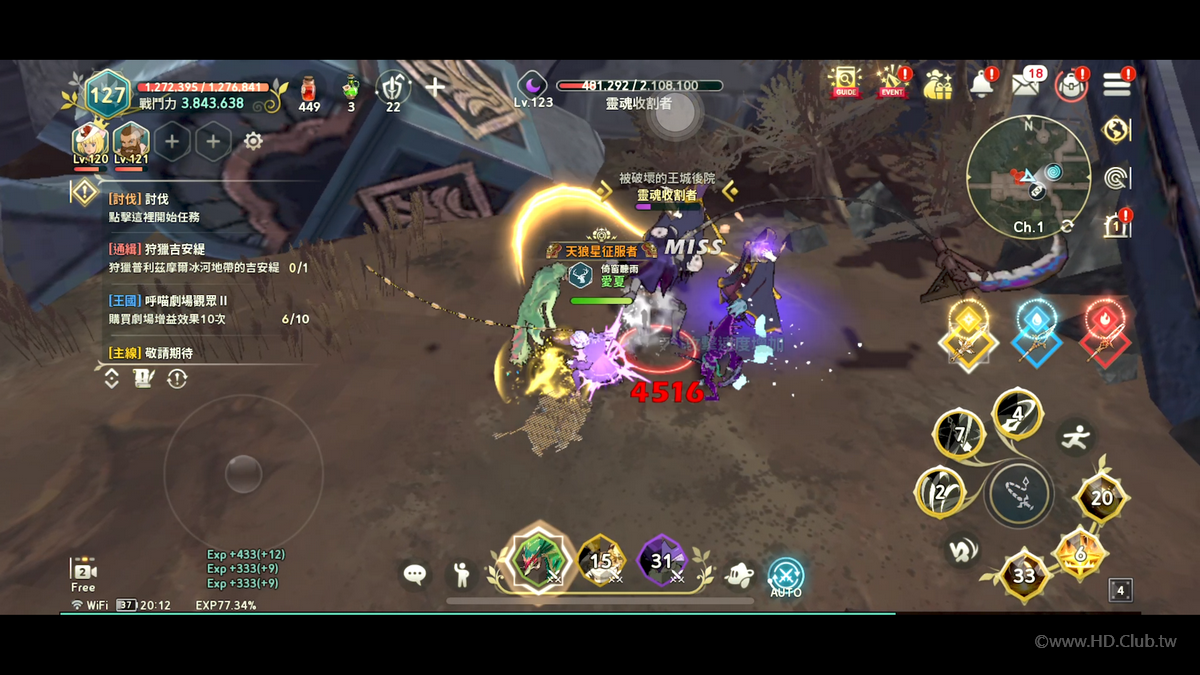Check the notification bell
The height and width of the screenshot is (675, 1200).
tap(981, 83)
